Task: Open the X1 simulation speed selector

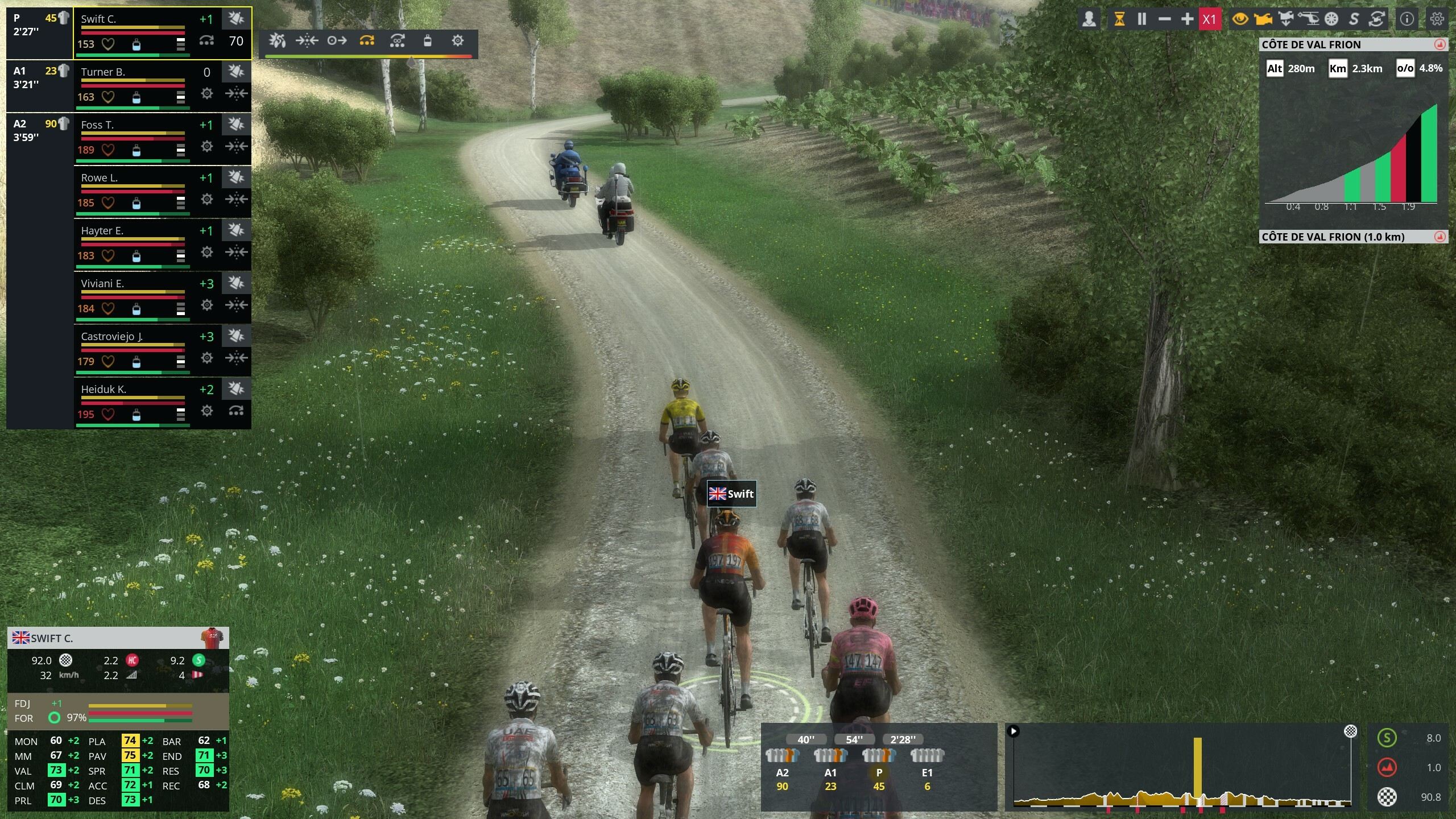Action: (x=1210, y=18)
